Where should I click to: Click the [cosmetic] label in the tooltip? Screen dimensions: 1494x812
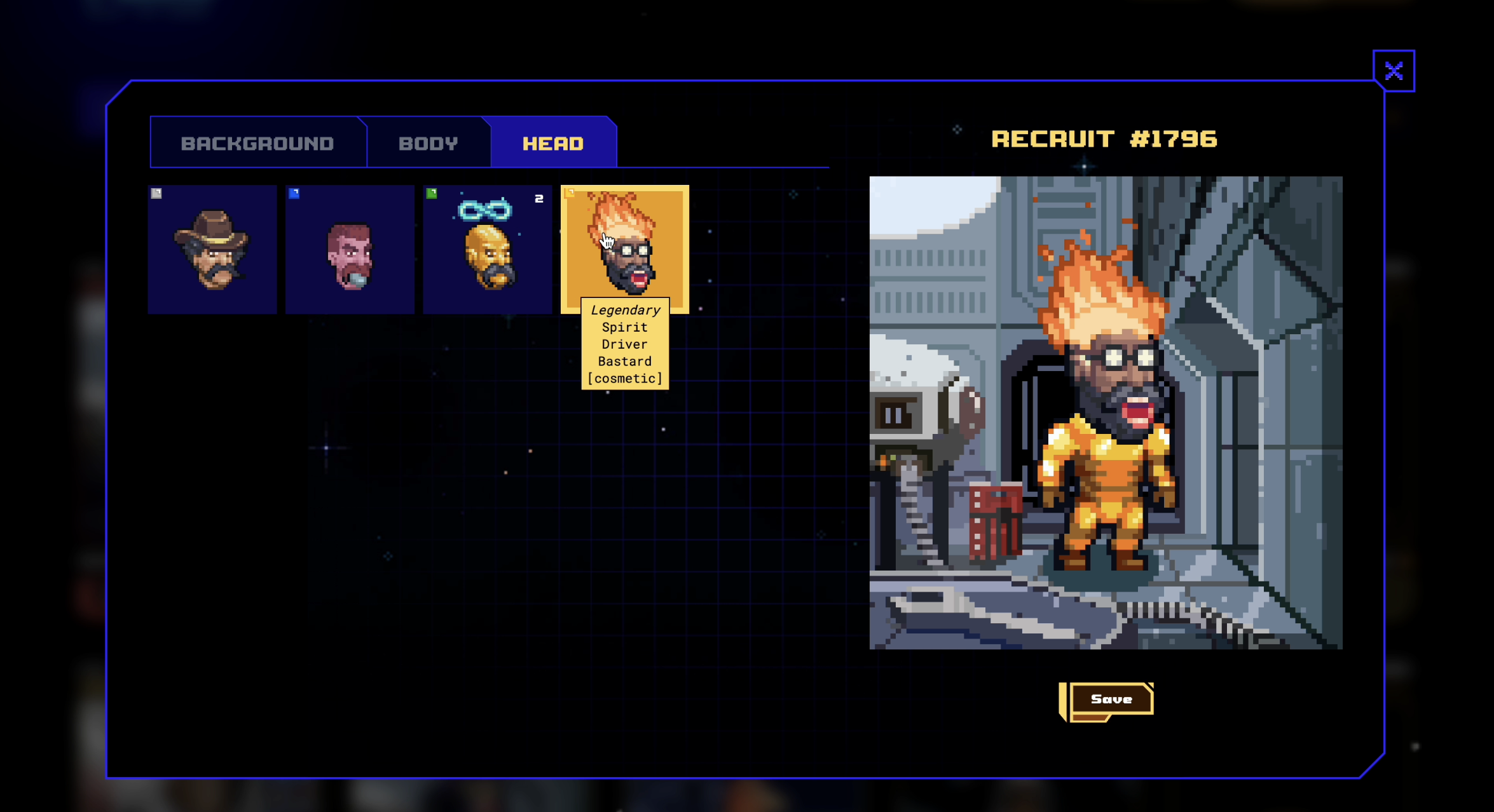(x=625, y=377)
